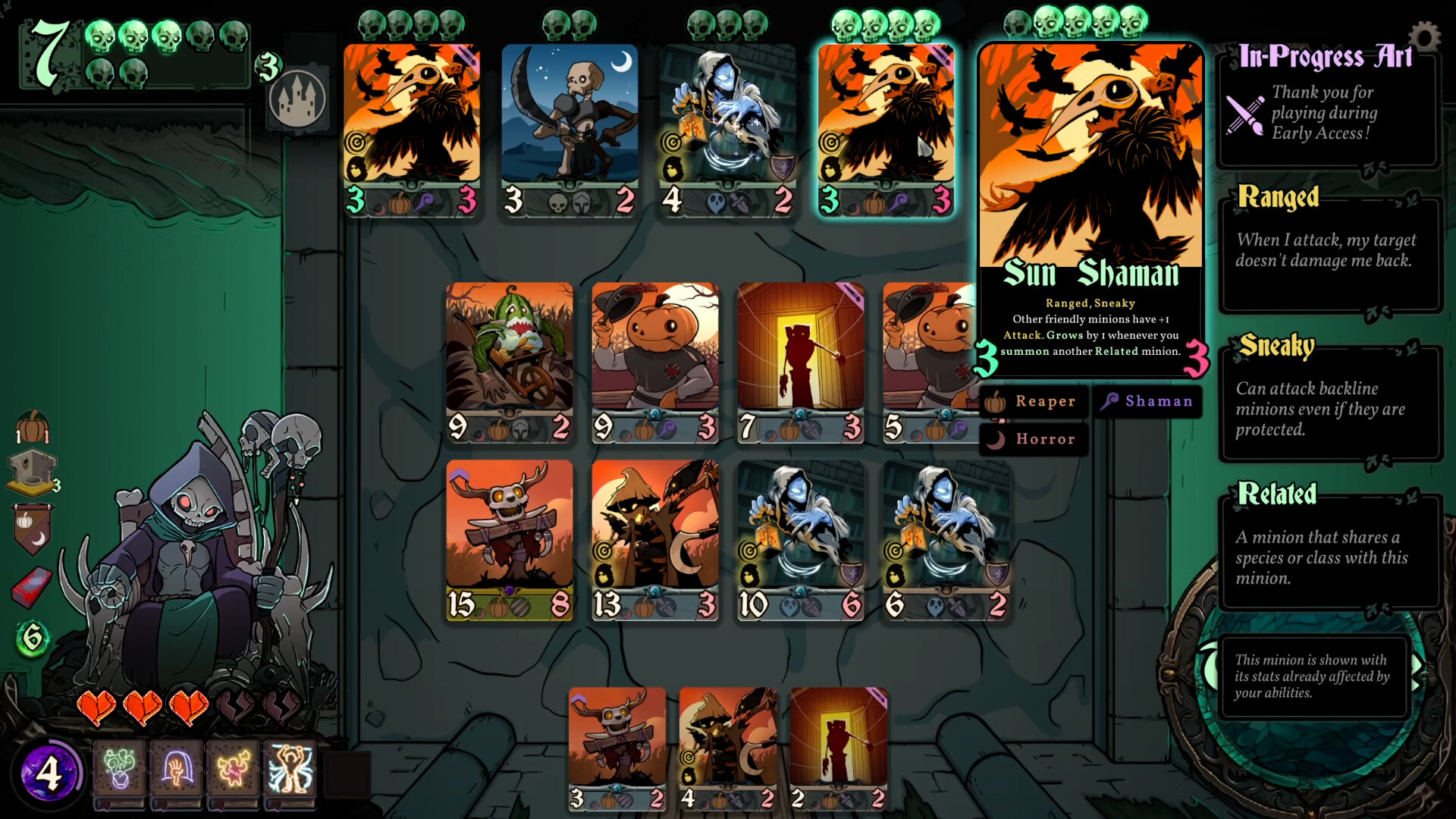Expand the Reaper trait tag
This screenshot has height=819, width=1456.
pos(1034,402)
